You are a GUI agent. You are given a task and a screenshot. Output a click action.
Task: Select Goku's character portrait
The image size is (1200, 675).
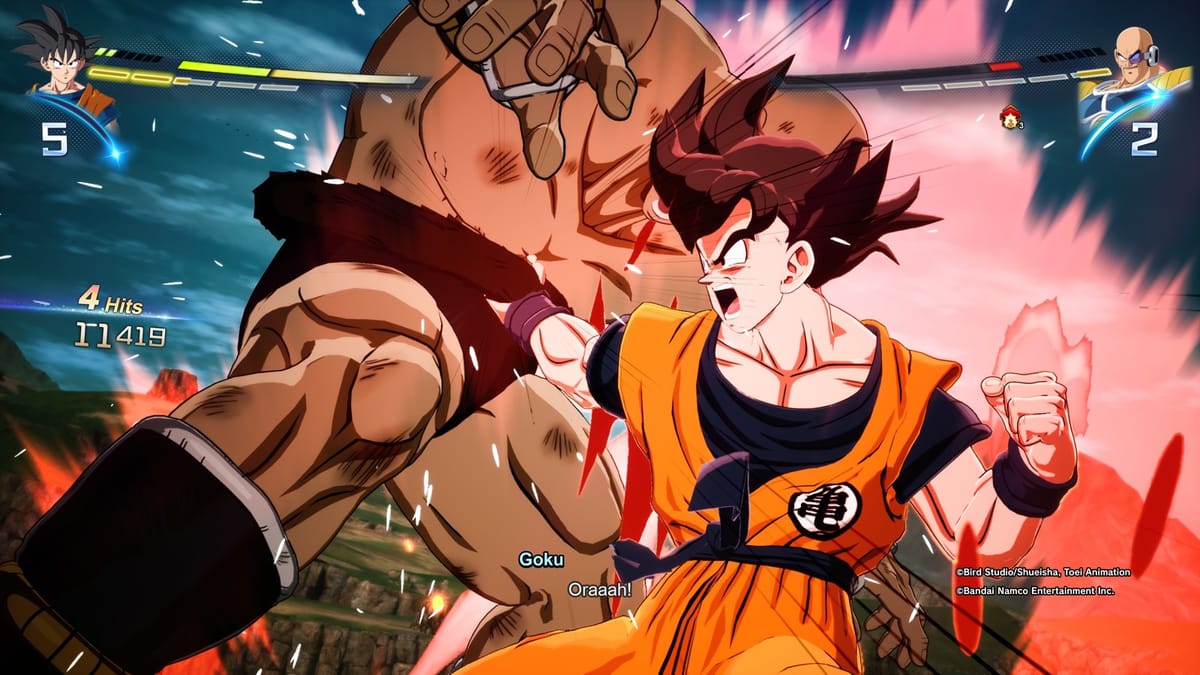coord(62,62)
